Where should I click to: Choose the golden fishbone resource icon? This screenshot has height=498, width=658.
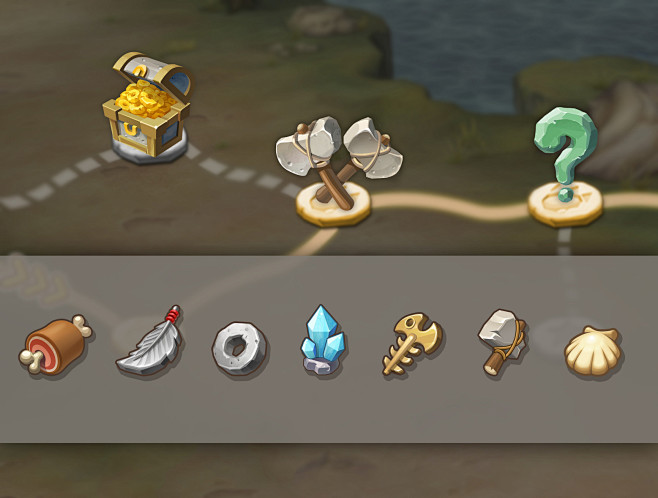410,345
